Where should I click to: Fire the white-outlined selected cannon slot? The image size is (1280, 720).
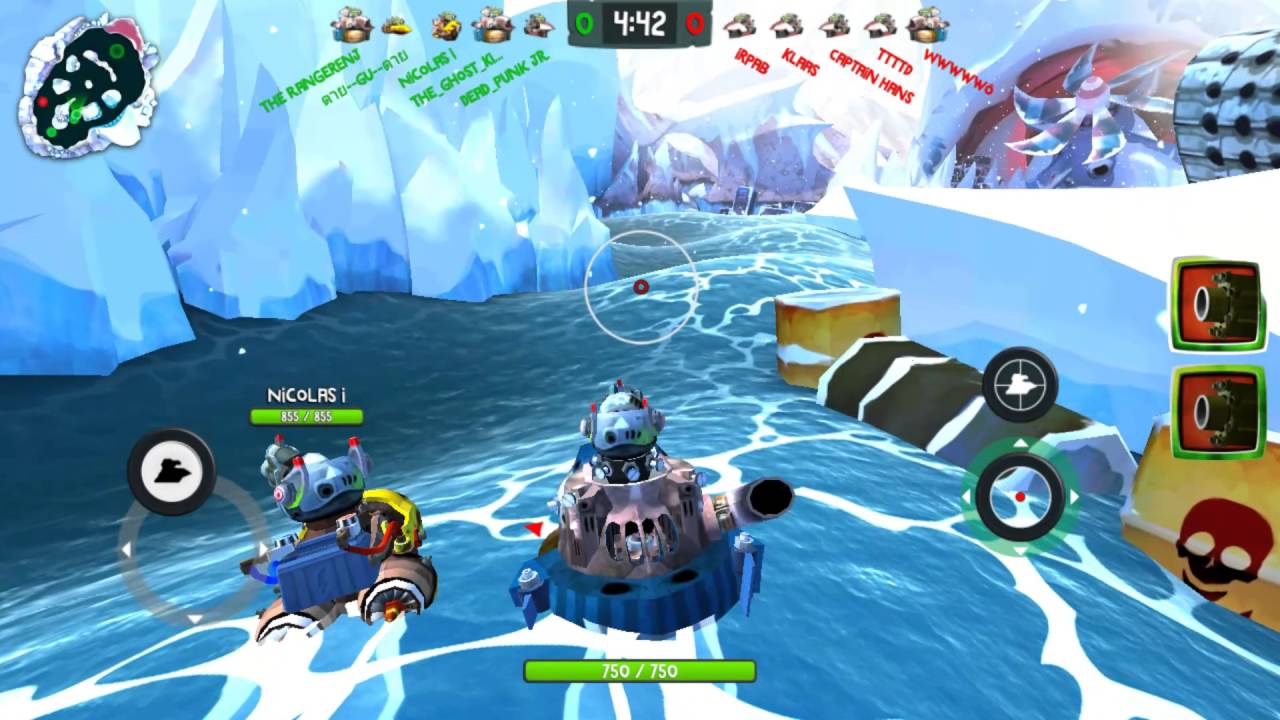tap(1218, 304)
